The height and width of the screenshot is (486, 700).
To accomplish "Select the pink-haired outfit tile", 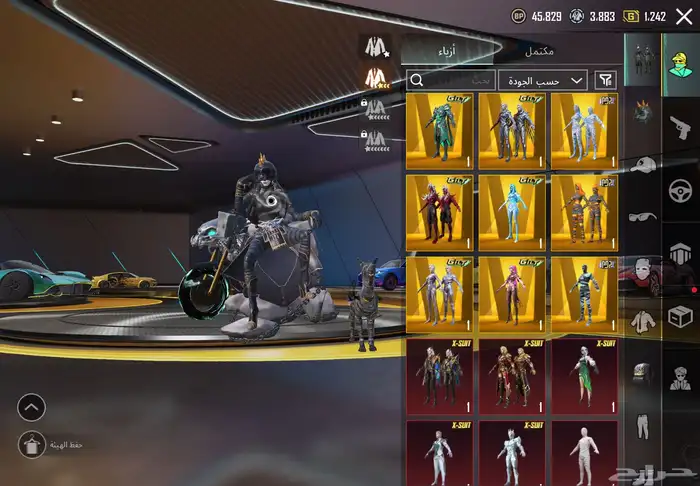I will (x=512, y=294).
